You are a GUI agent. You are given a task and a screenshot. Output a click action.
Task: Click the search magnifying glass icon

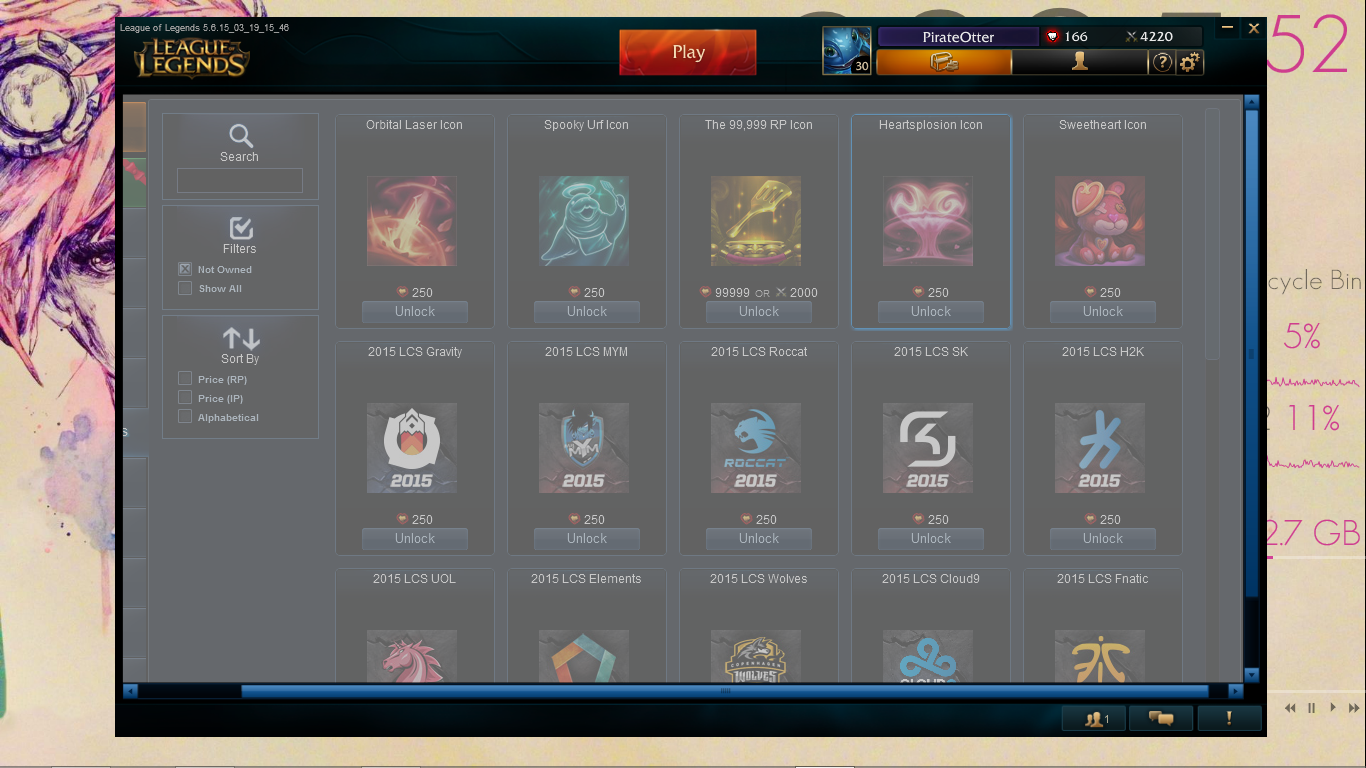(x=239, y=136)
